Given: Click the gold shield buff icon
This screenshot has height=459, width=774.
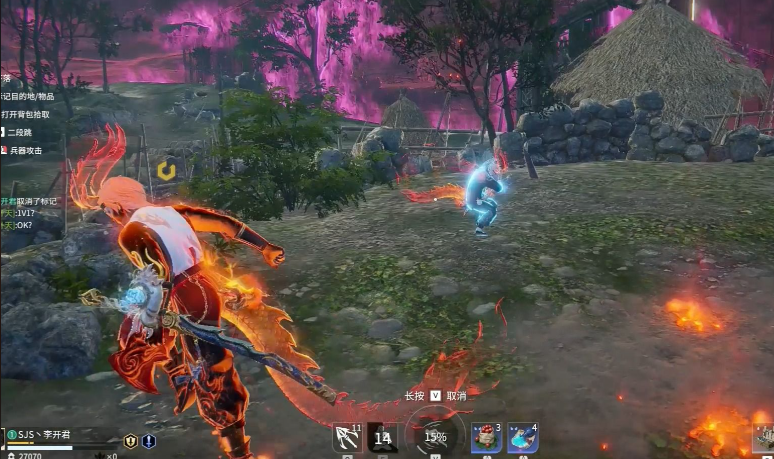Looking at the screenshot, I should (x=130, y=441).
